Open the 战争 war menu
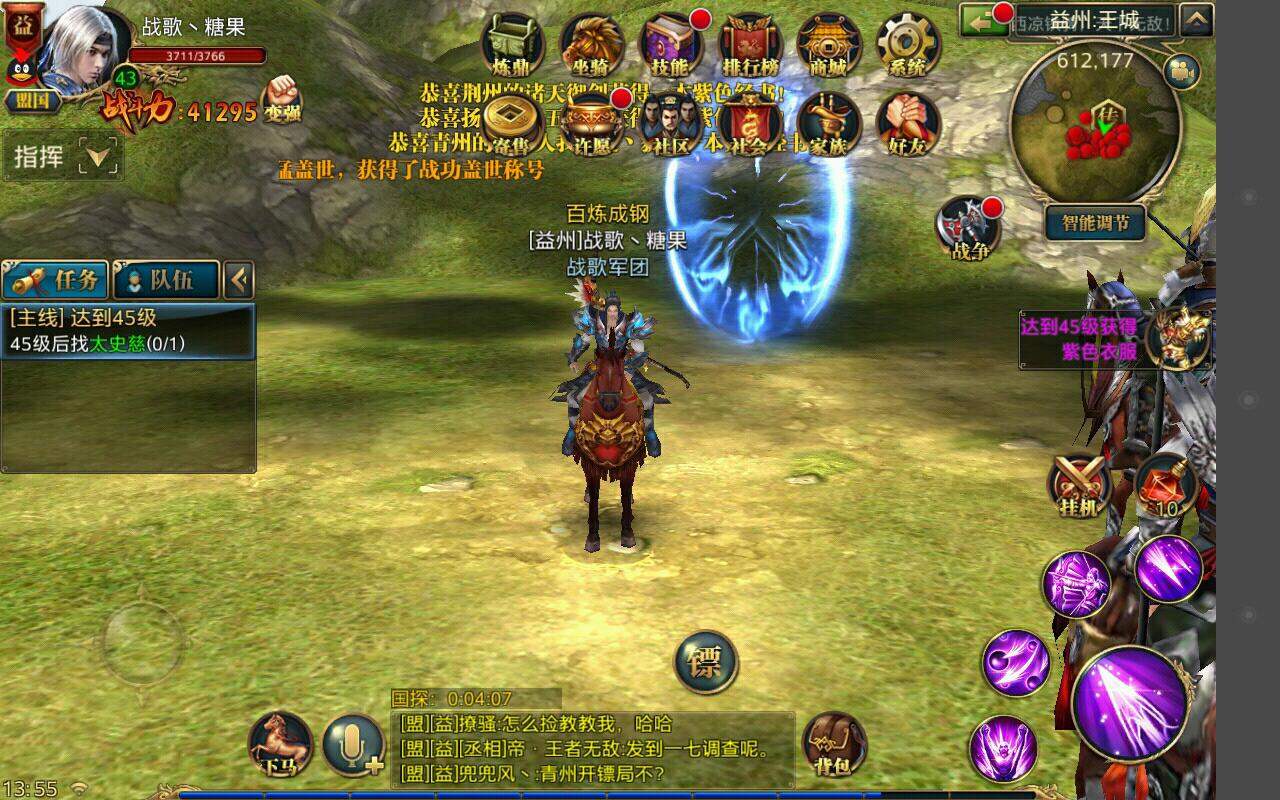 point(969,228)
